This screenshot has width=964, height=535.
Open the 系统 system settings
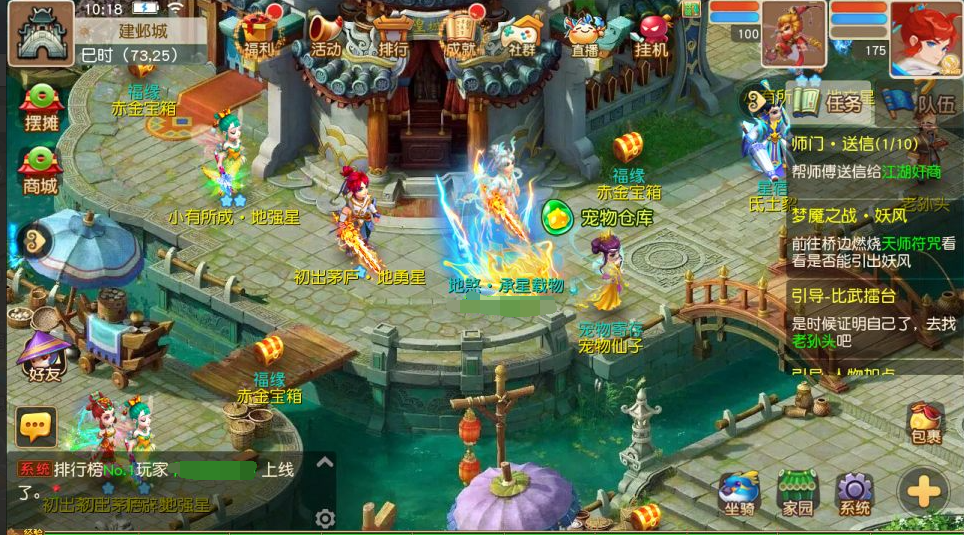855,493
